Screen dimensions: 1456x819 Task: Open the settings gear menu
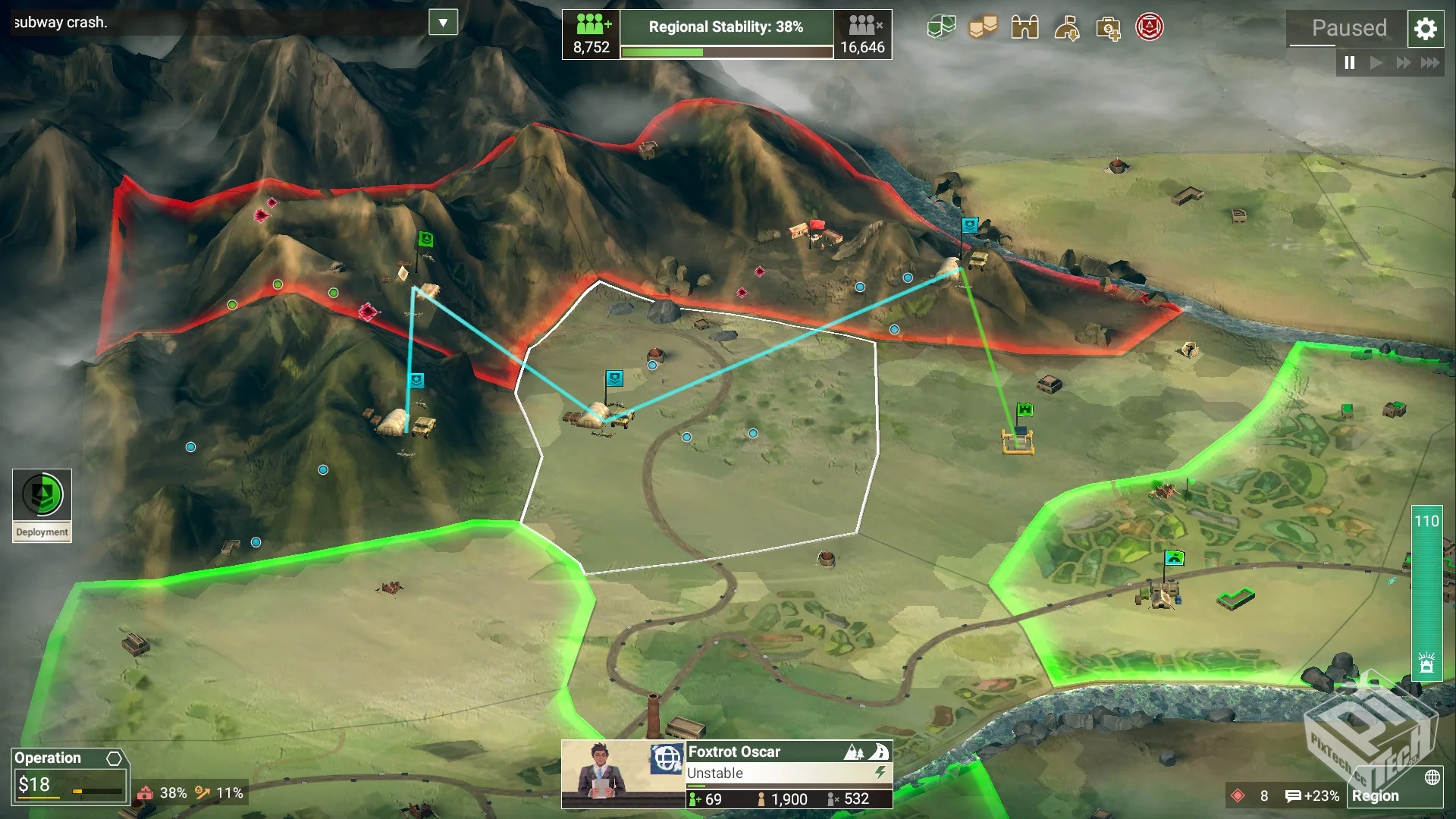[x=1425, y=29]
